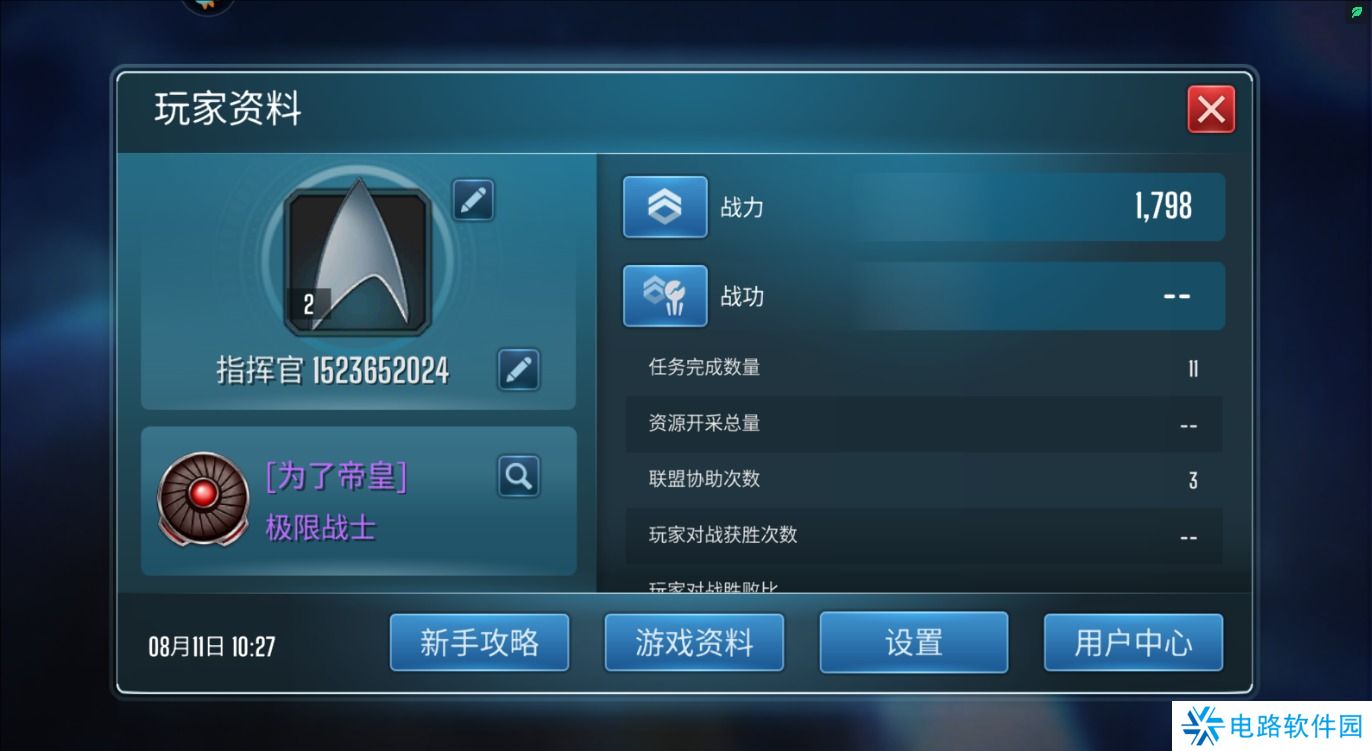Click the 联盟协助次数 stat entry
Image resolution: width=1372 pixels, height=751 pixels.
tap(920, 480)
